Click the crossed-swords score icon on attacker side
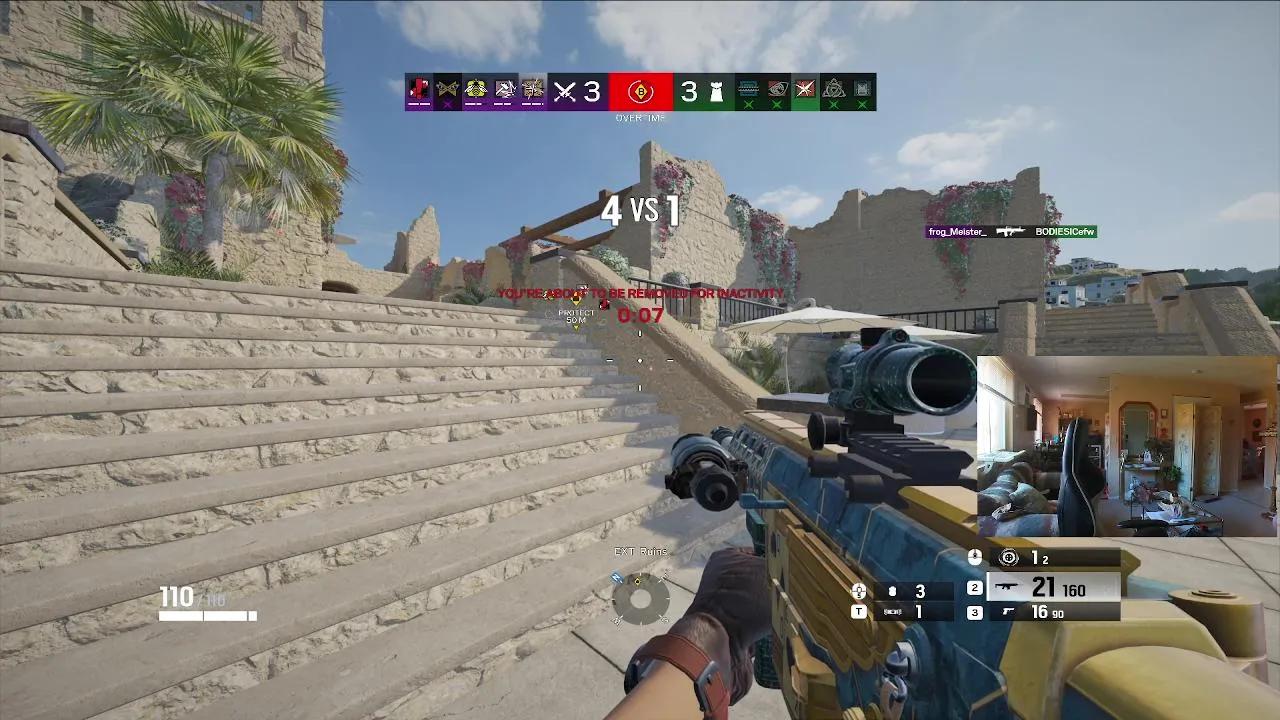 tap(562, 90)
